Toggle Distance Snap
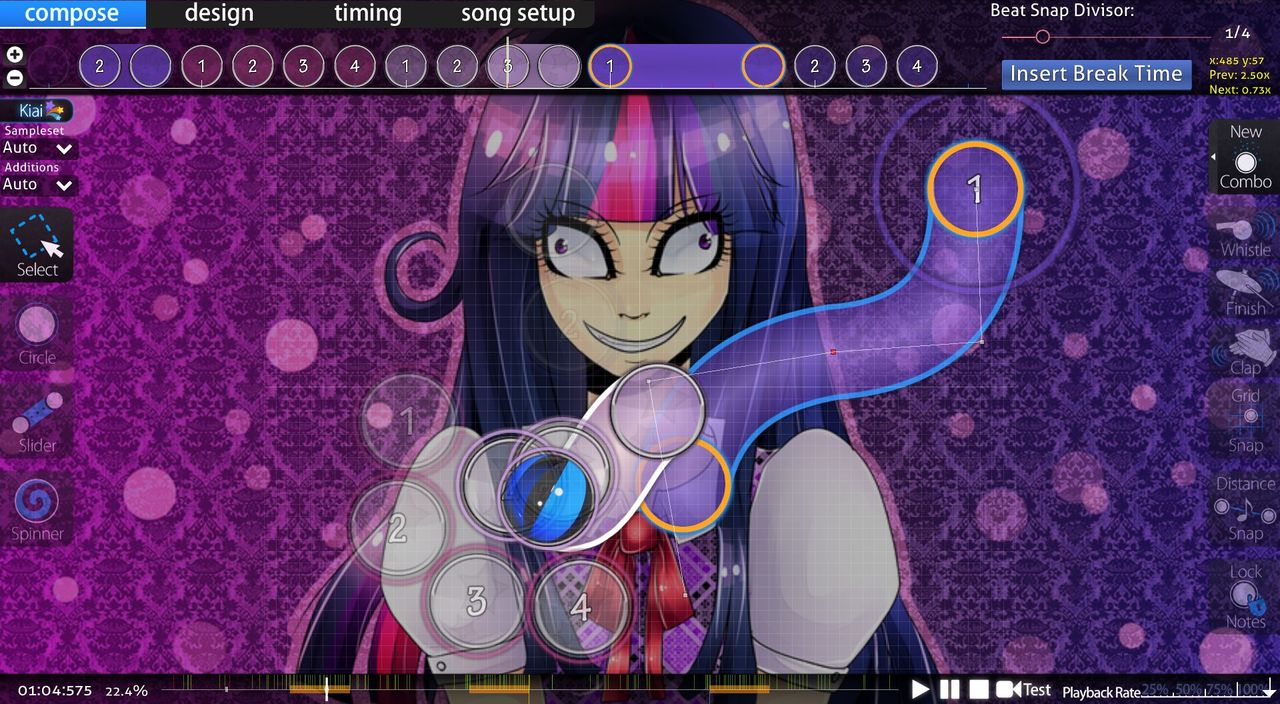The width and height of the screenshot is (1280, 704). click(x=1245, y=508)
